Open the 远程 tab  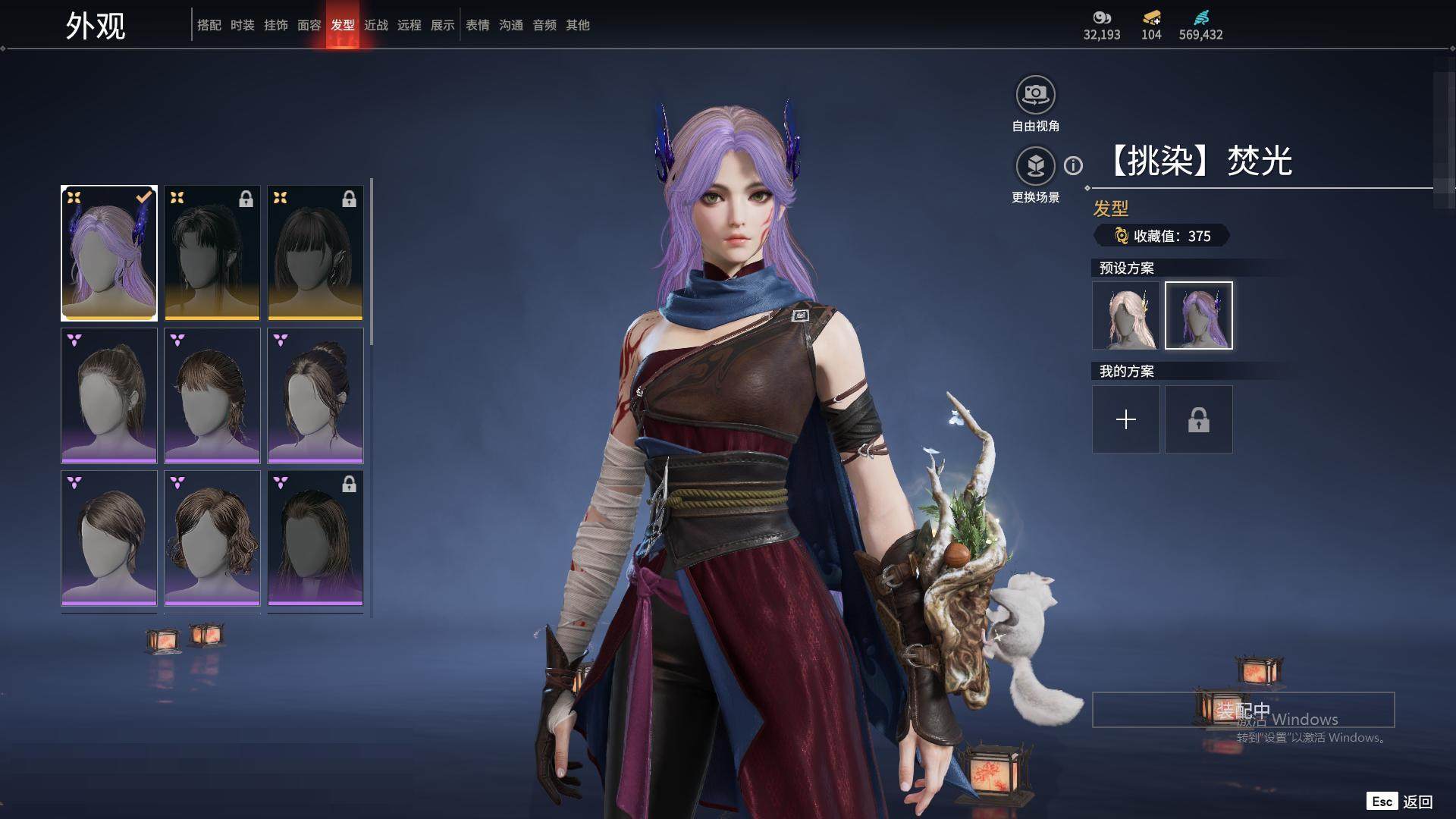[x=409, y=25]
